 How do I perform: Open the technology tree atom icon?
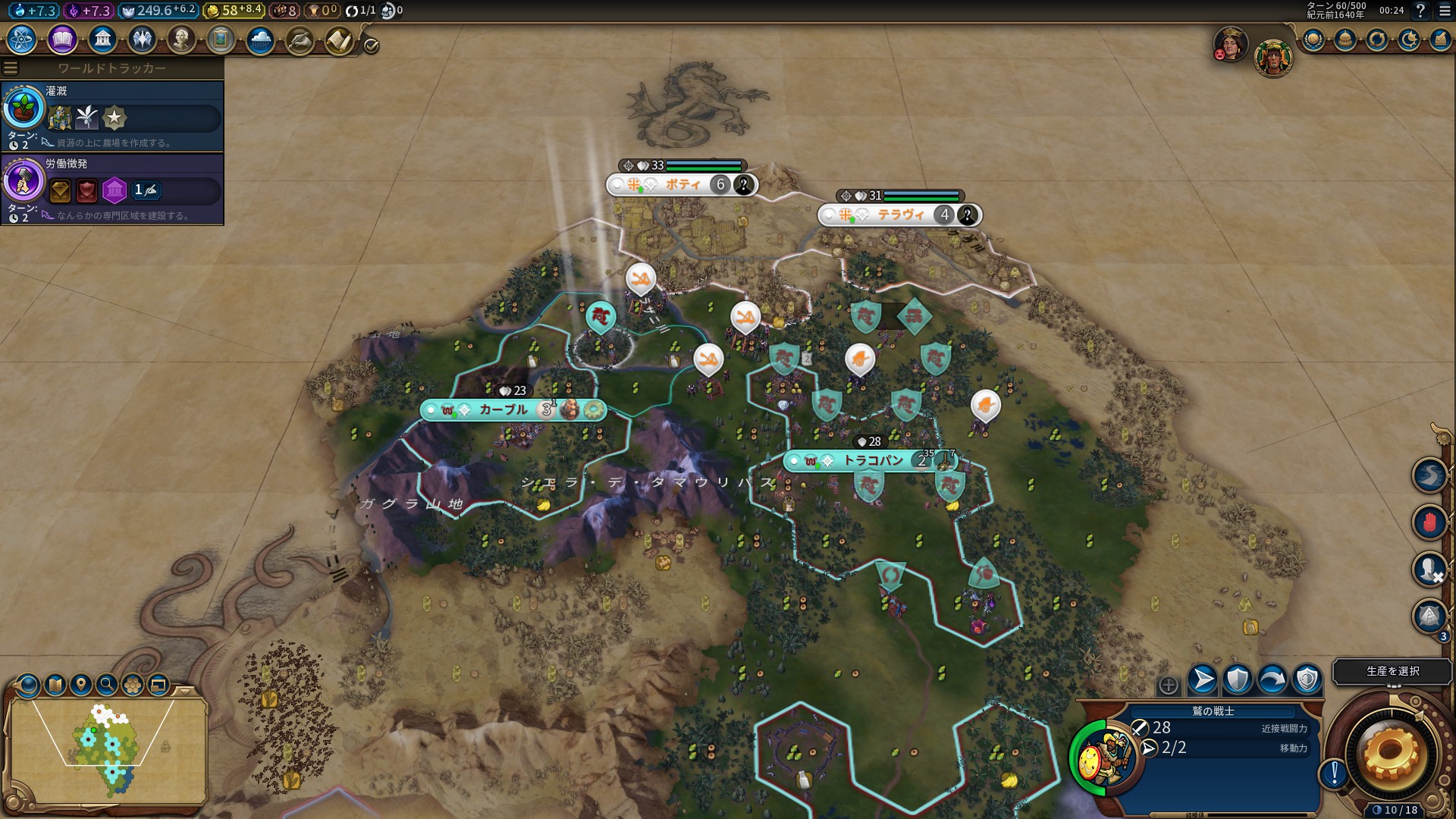tap(21, 39)
